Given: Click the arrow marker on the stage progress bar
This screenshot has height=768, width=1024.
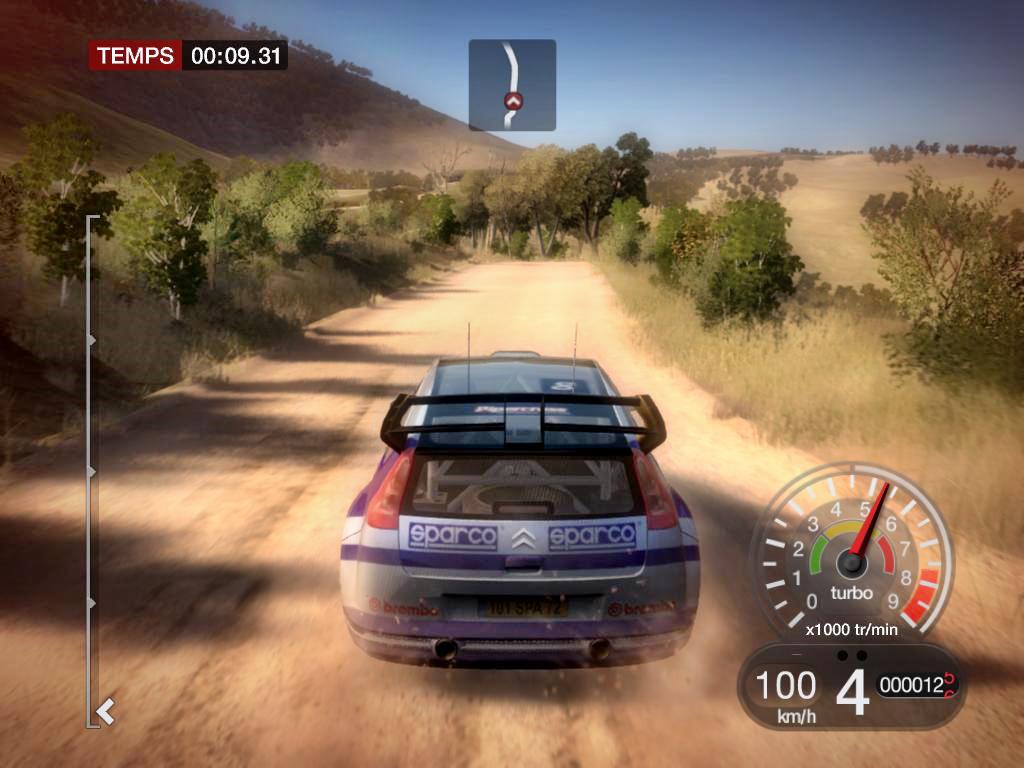Looking at the screenshot, I should [x=105, y=712].
